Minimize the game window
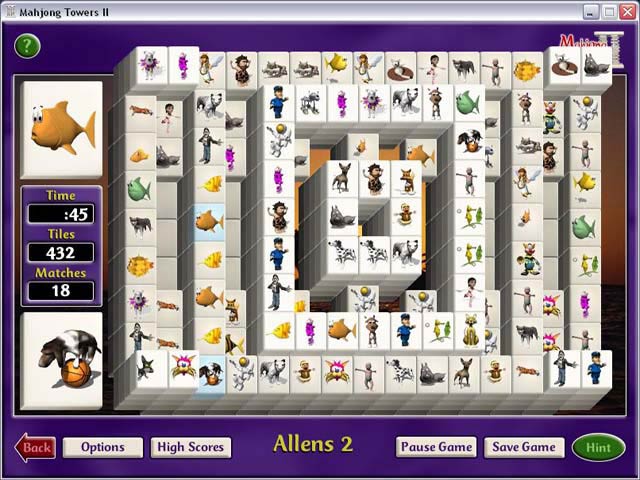The height and width of the screenshot is (480, 640). click(x=591, y=11)
